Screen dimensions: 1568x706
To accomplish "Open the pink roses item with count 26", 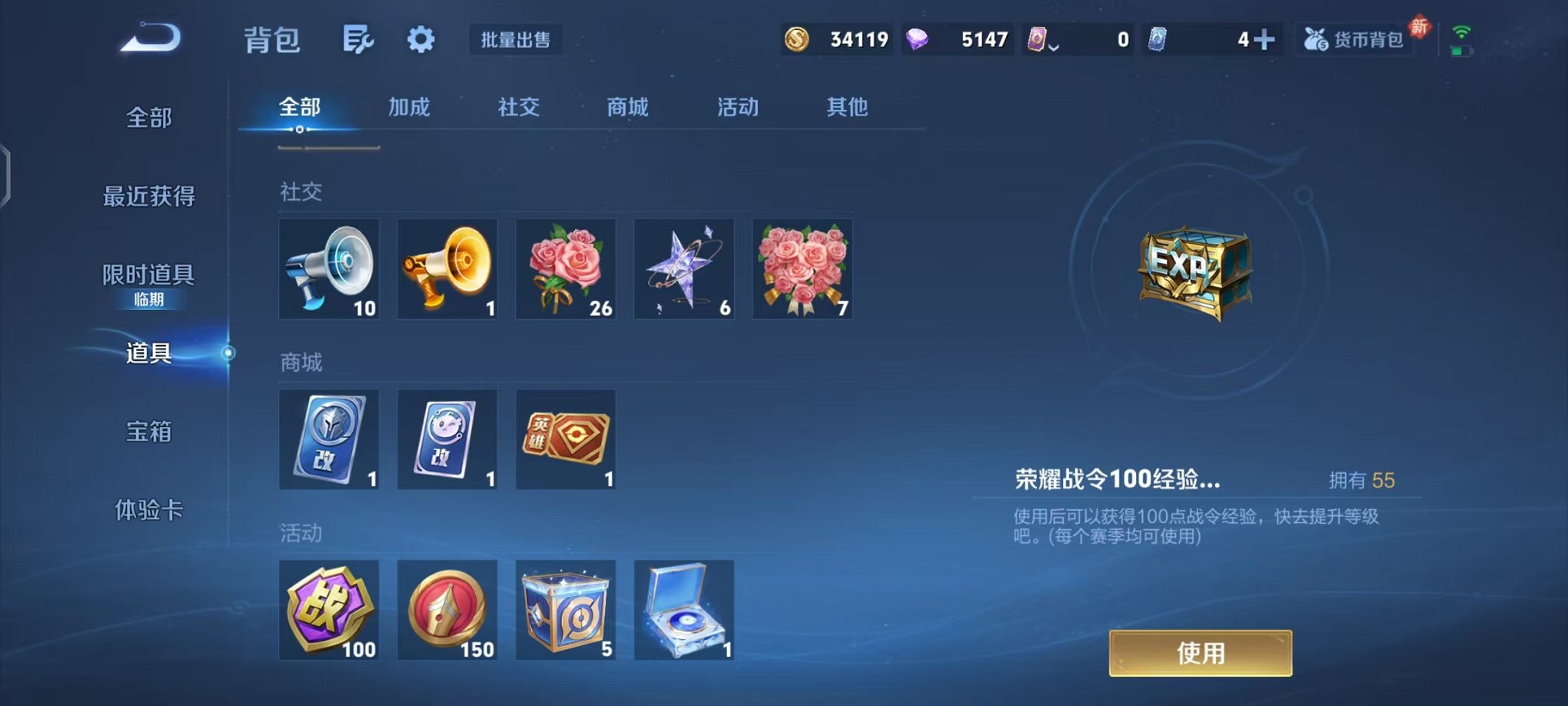I will tap(566, 269).
